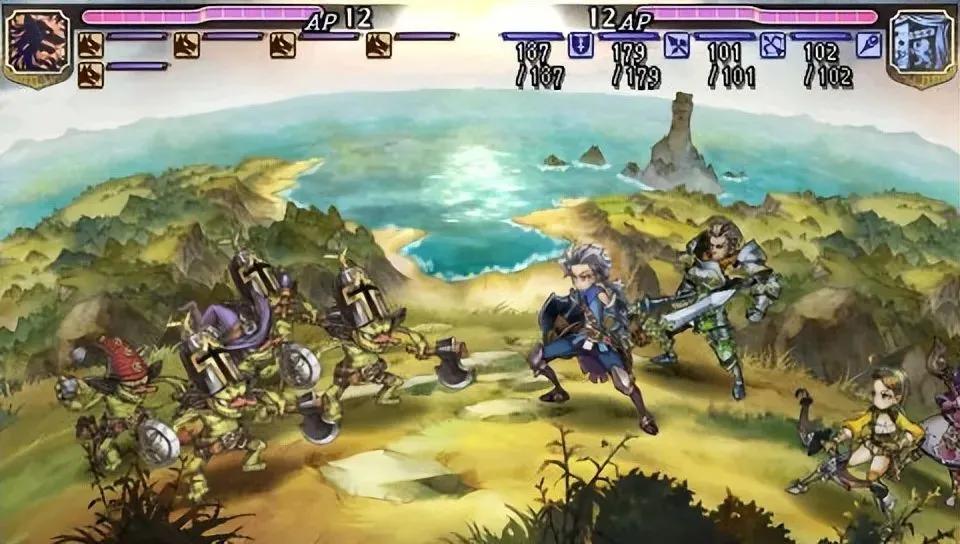
Task: Choose the crossed weapons class icon
Action: [677, 45]
